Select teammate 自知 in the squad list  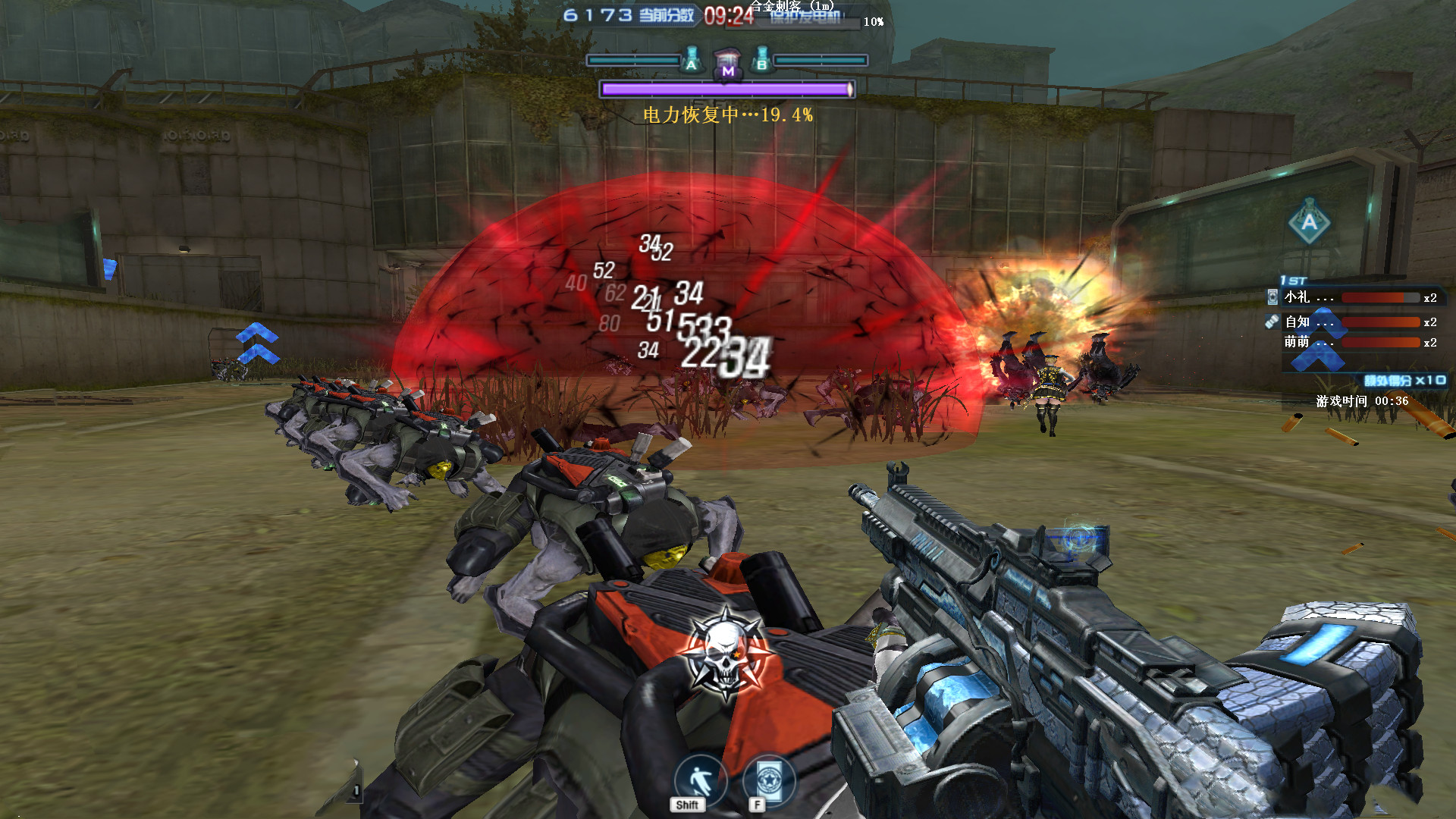tap(1298, 322)
